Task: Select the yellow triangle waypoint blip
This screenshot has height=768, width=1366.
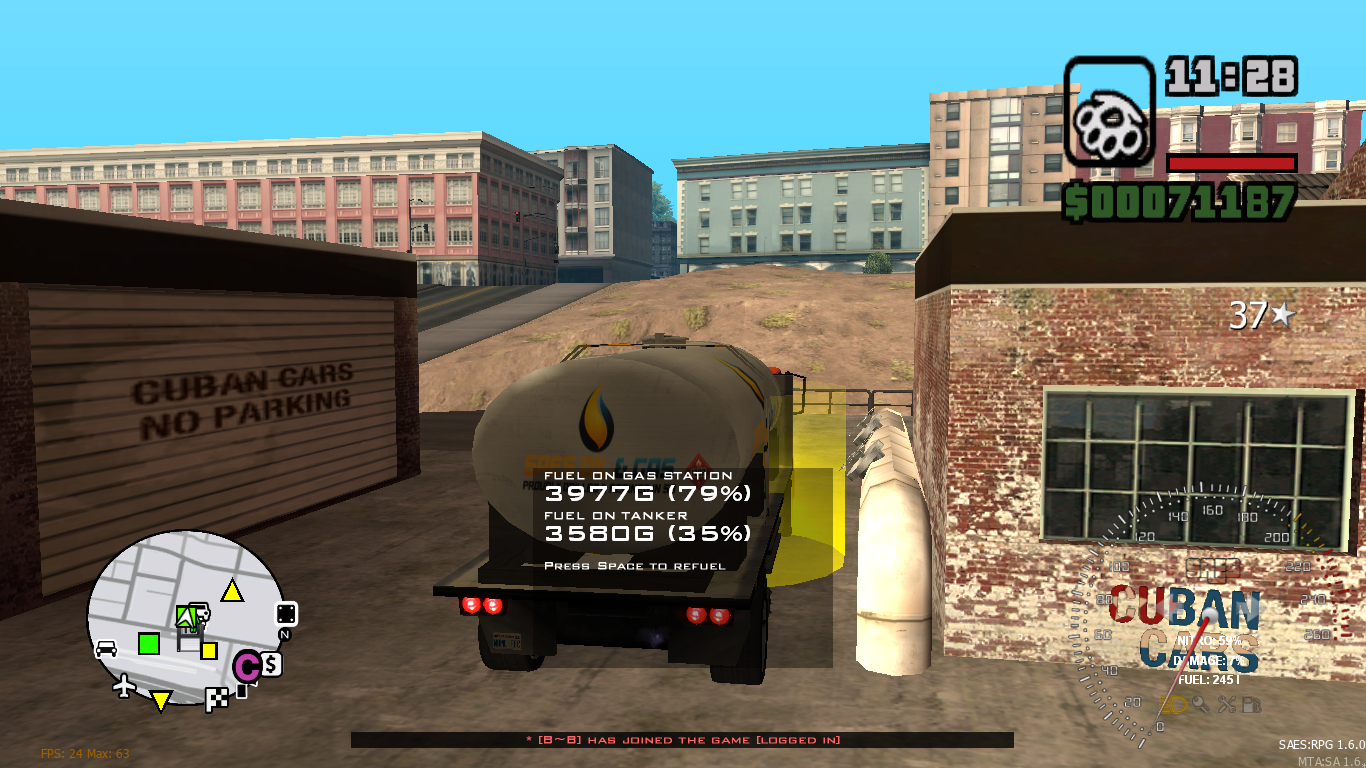Action: [232, 590]
